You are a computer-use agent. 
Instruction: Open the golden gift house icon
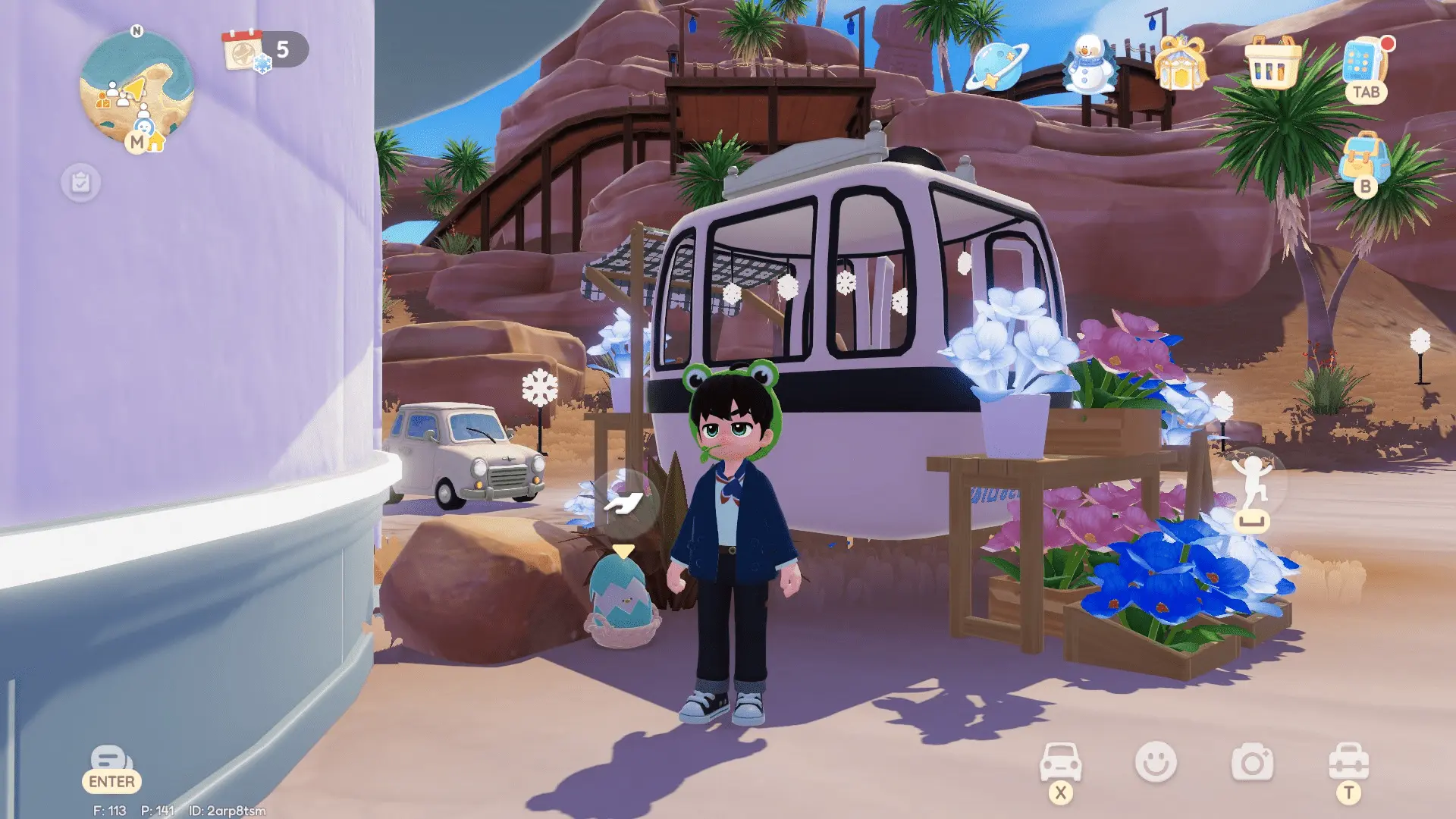pos(1180,64)
